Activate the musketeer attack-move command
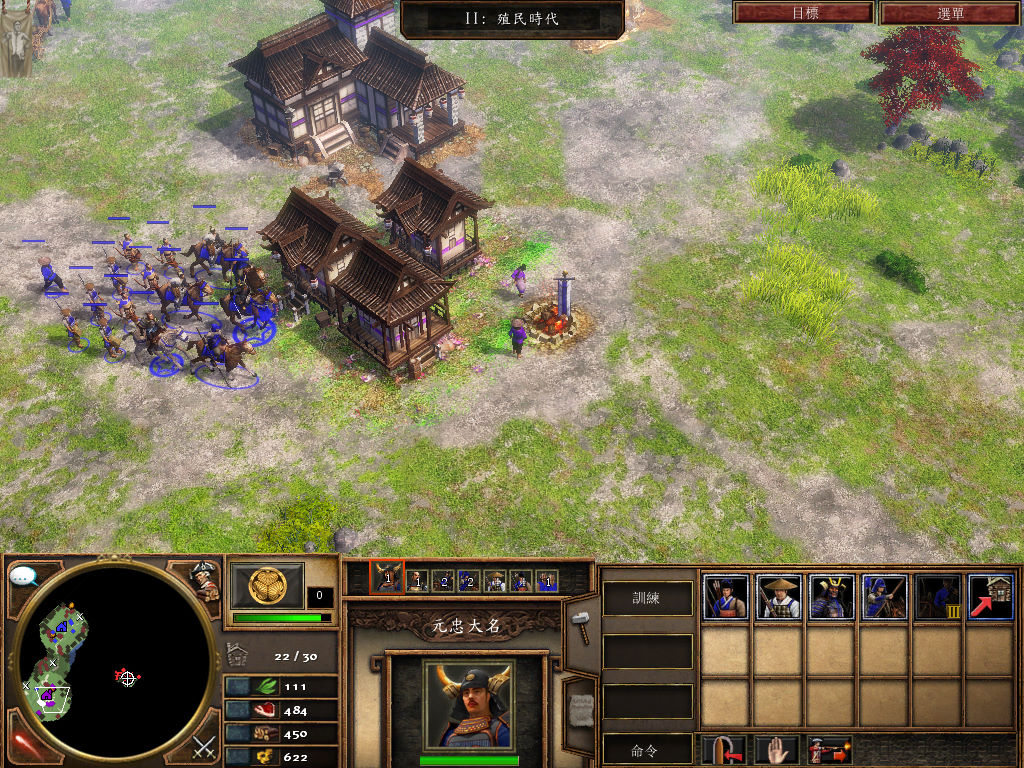Viewport: 1024px width, 768px height. coord(829,749)
